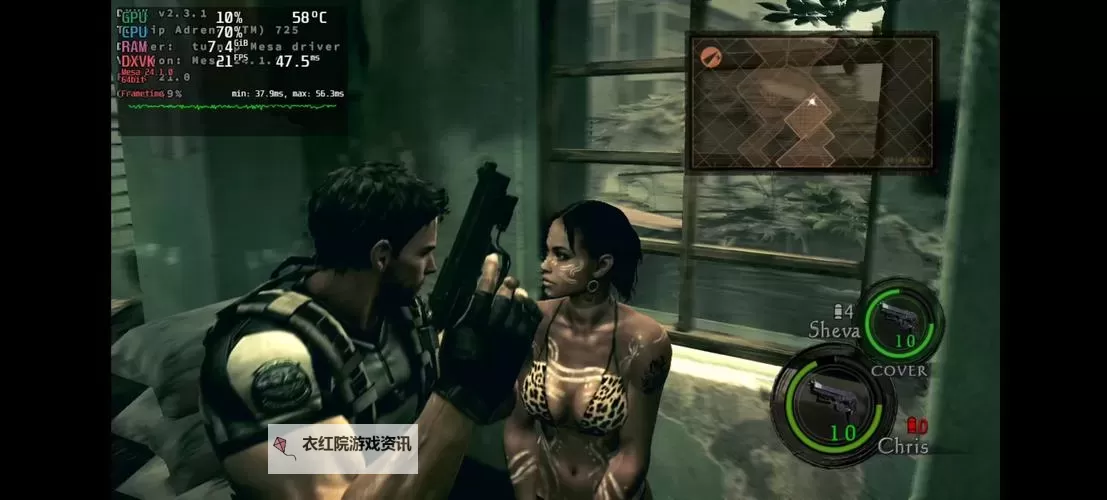The width and height of the screenshot is (1107, 500).
Task: Click the knife icon on the minimap
Action: (712, 55)
